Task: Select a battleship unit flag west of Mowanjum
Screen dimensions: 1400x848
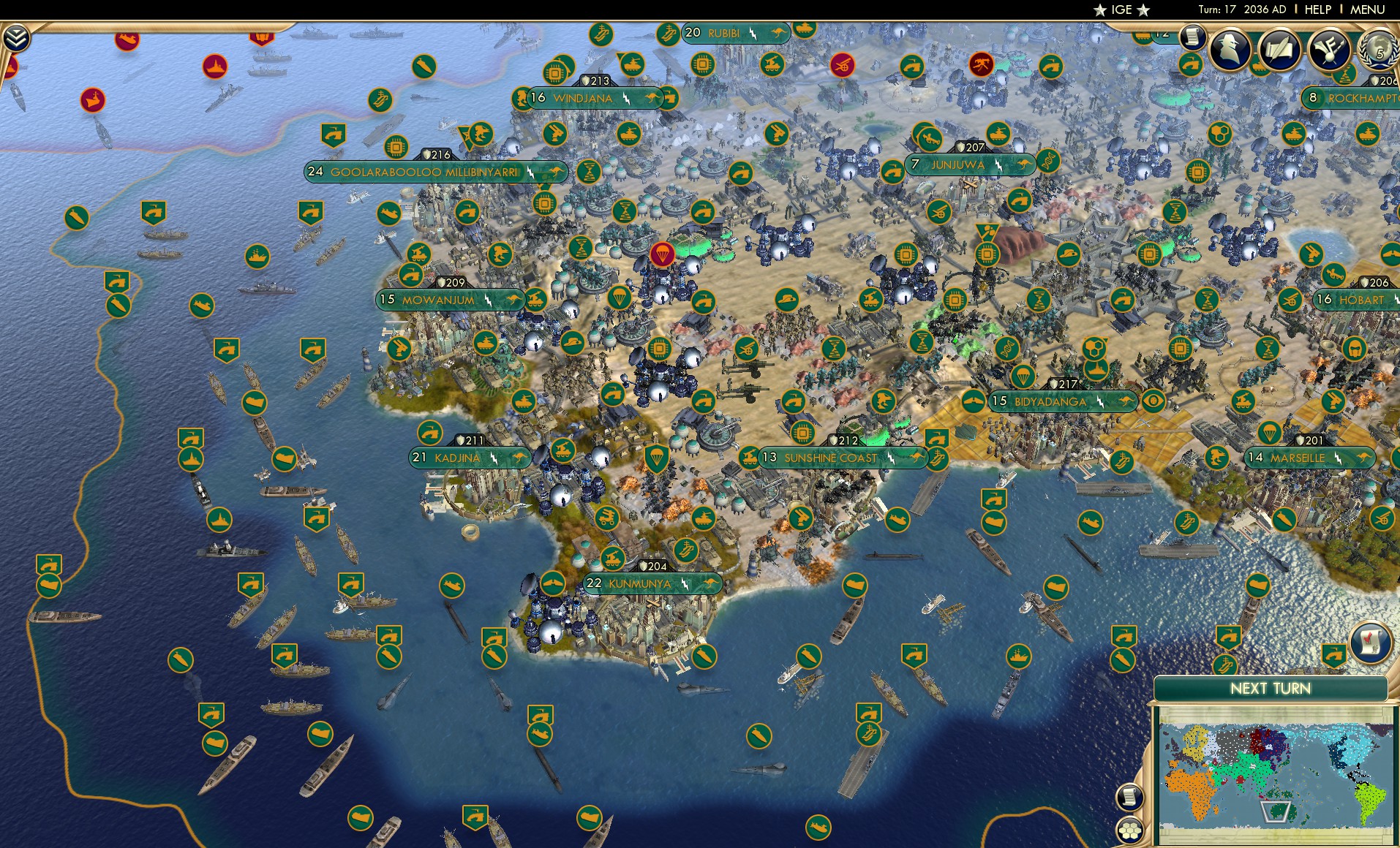Action: pyautogui.click(x=257, y=257)
